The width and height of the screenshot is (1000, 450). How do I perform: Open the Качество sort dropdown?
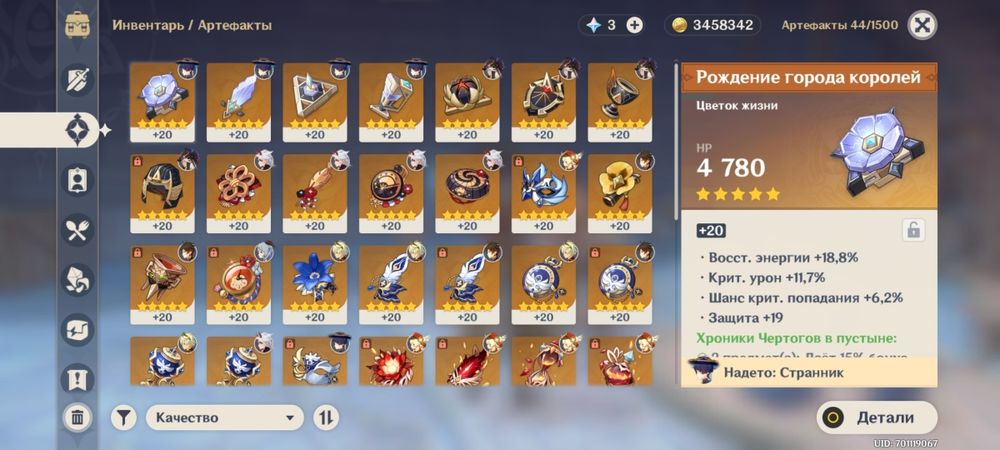click(x=224, y=418)
